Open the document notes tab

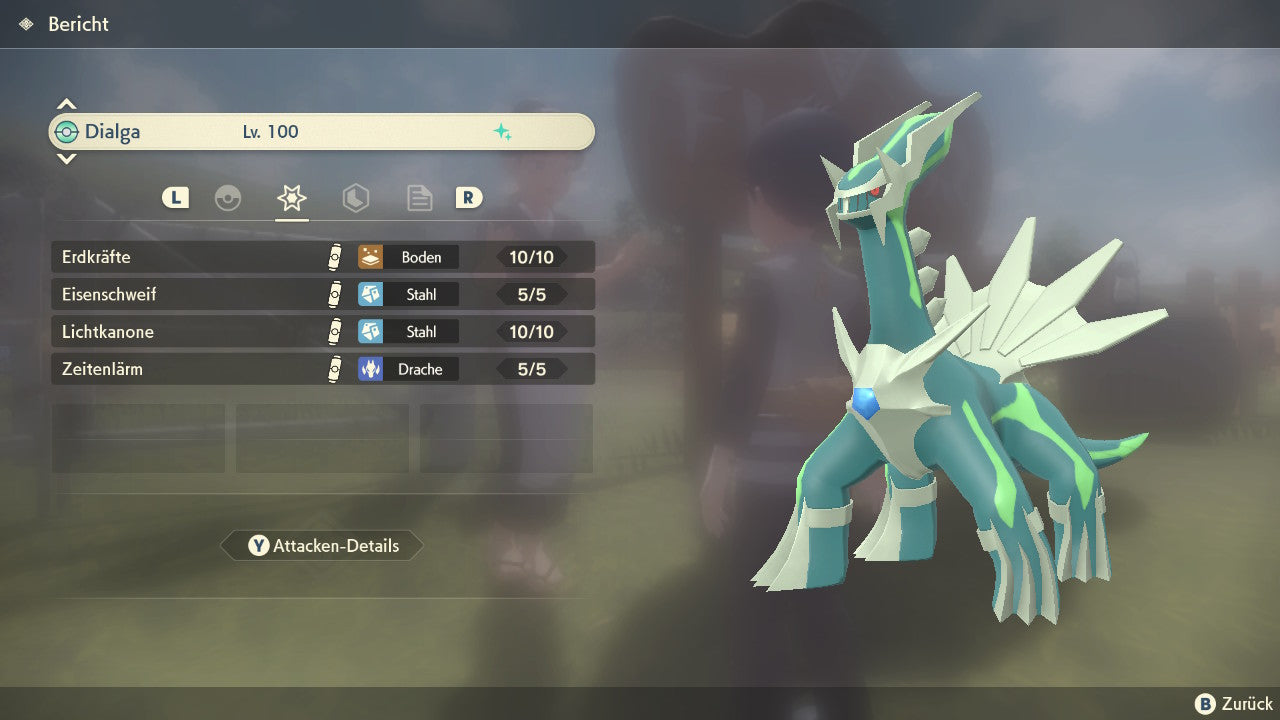[419, 198]
